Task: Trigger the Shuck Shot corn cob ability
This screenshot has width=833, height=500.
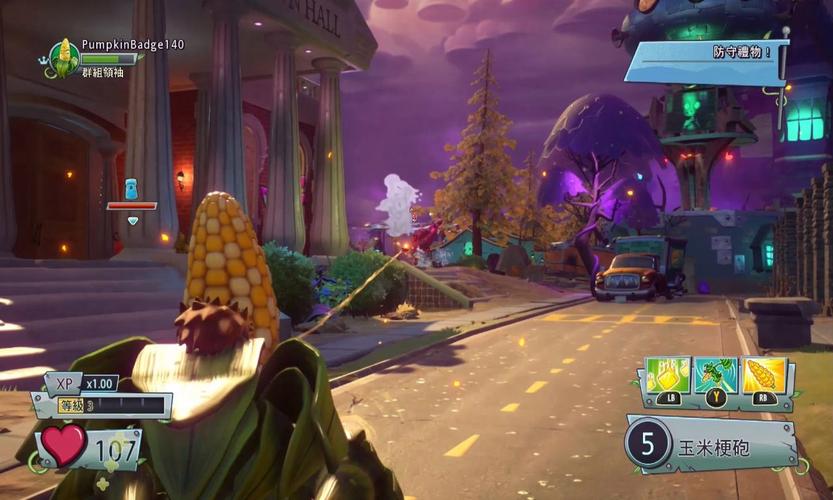Action: pos(764,376)
